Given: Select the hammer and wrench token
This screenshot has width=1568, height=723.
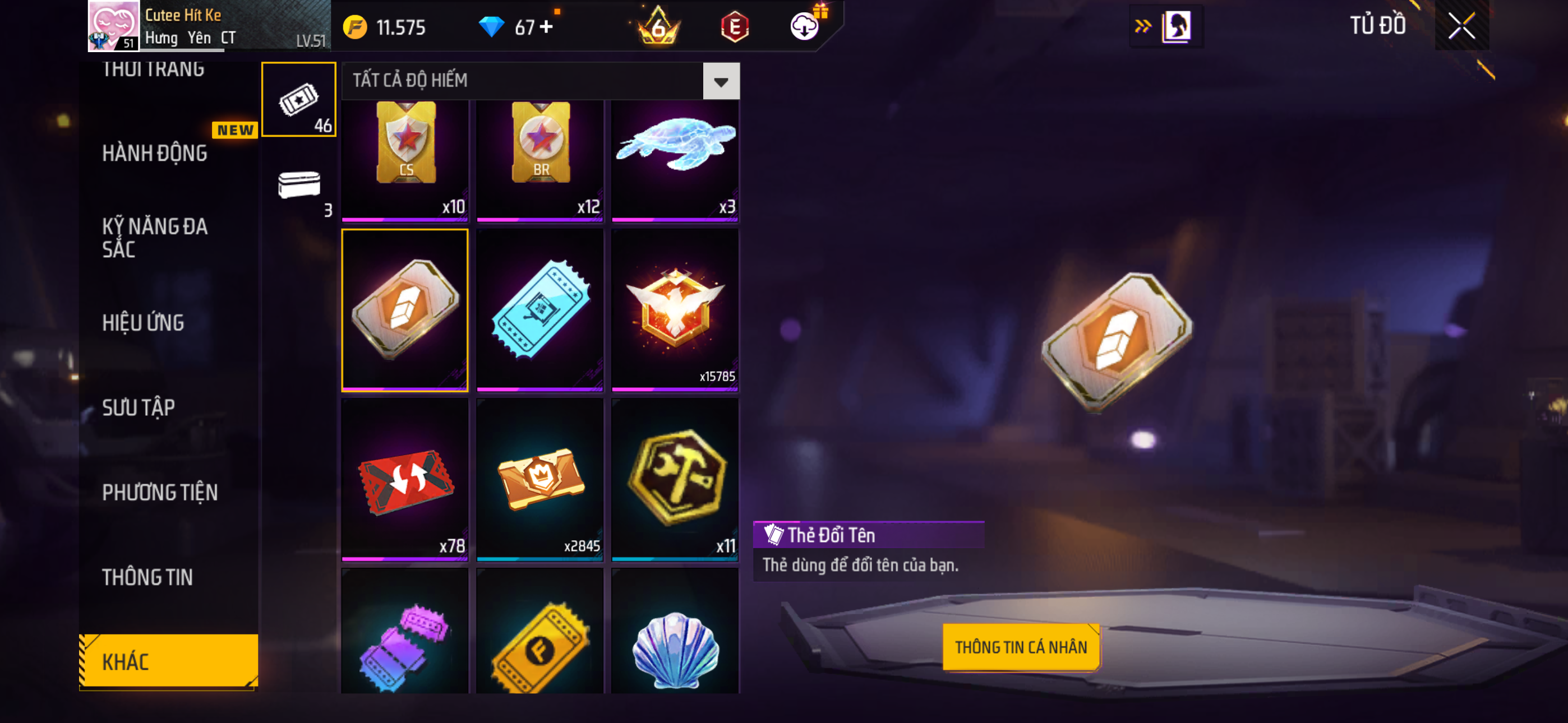Looking at the screenshot, I should coord(675,480).
